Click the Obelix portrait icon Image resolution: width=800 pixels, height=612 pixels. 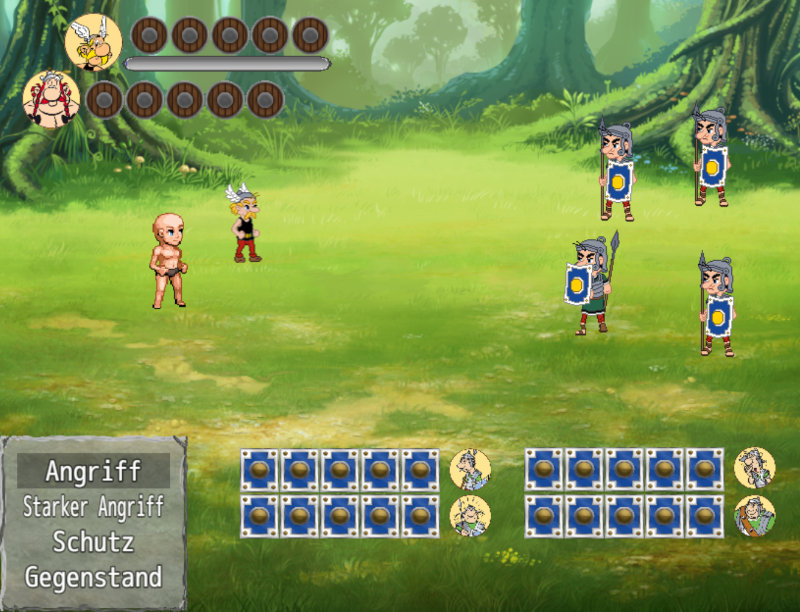point(51,99)
